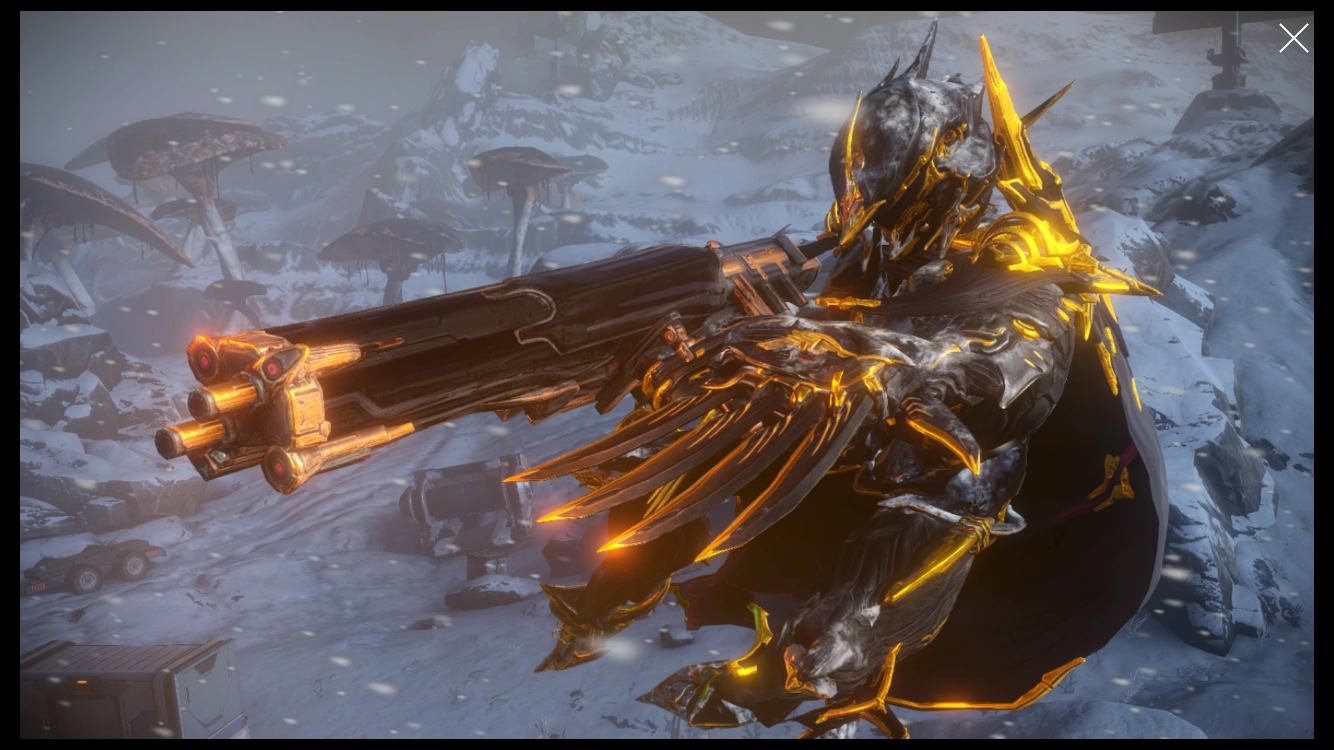Screen dimensions: 1334x750
Task: Click the black letterbox bar above the image
Action: point(667,5)
